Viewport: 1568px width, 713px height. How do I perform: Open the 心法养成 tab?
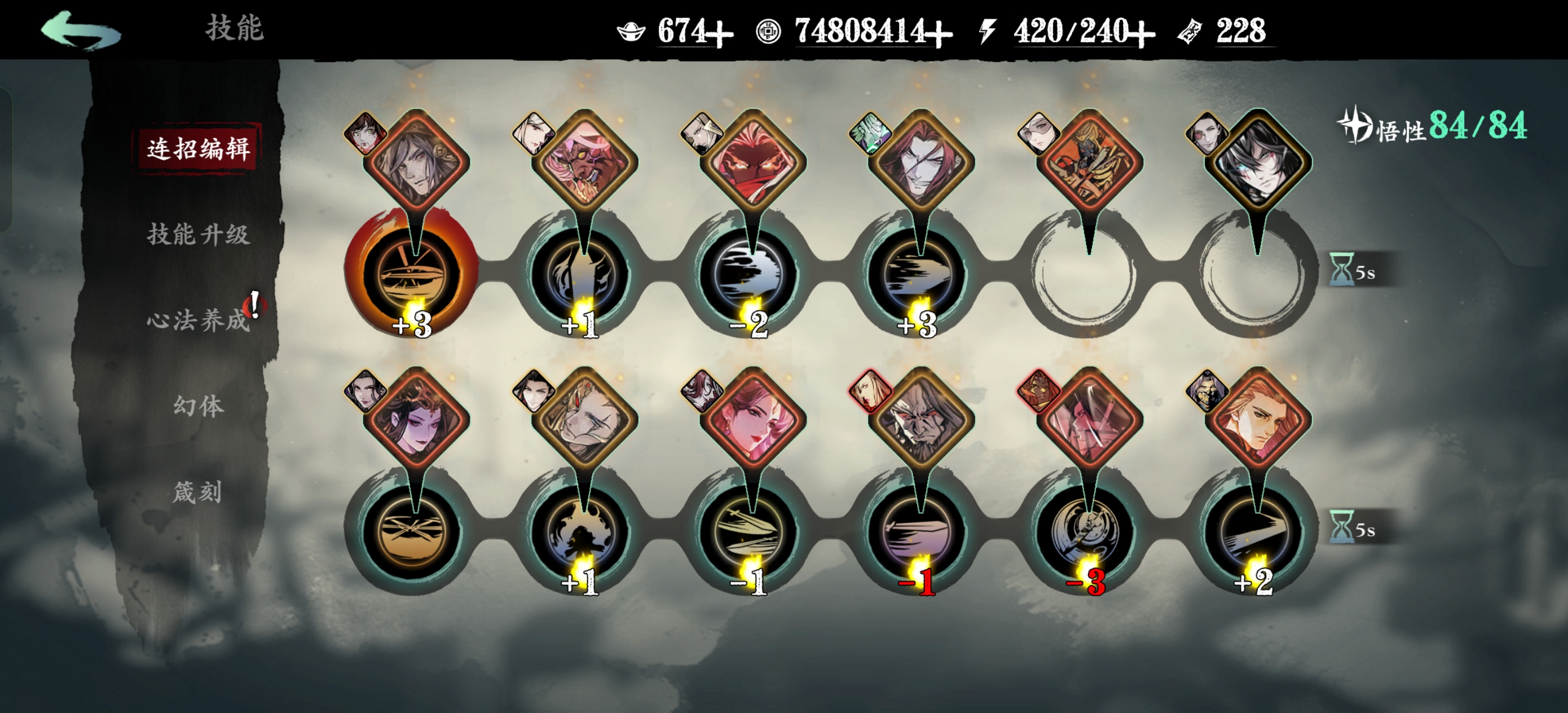point(199,320)
